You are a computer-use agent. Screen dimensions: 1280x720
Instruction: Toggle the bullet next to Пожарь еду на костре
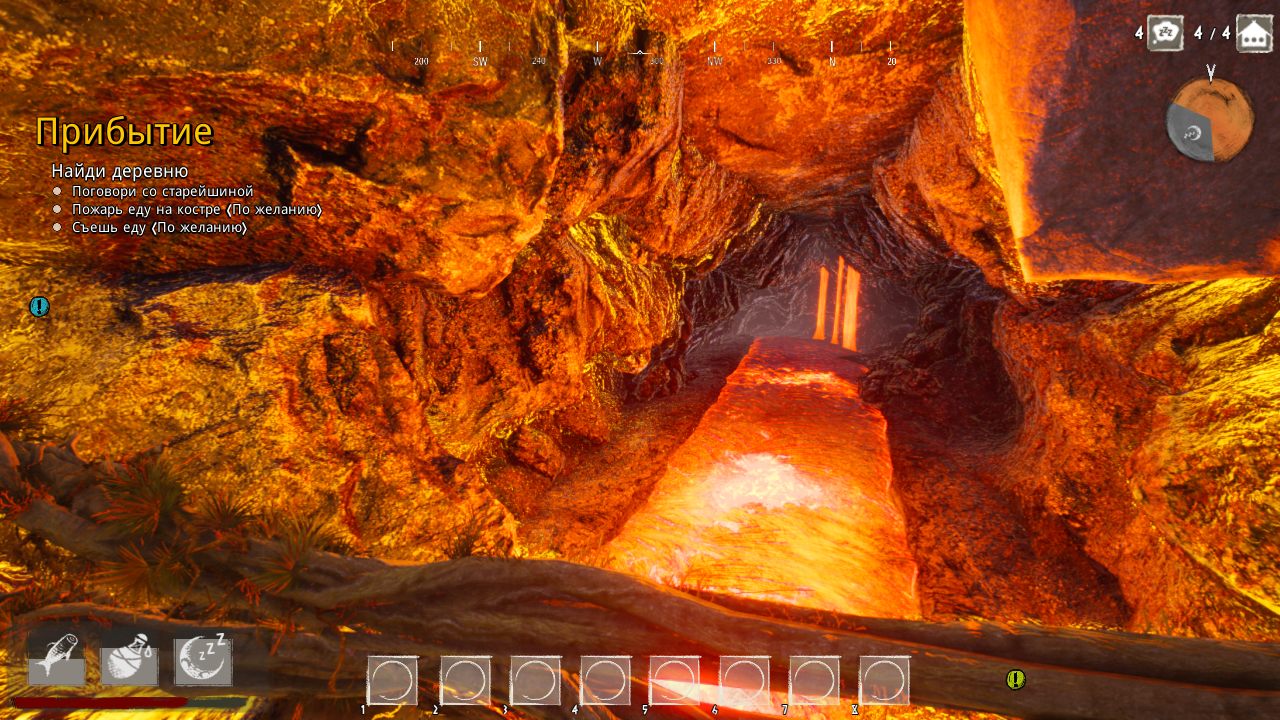(x=57, y=210)
